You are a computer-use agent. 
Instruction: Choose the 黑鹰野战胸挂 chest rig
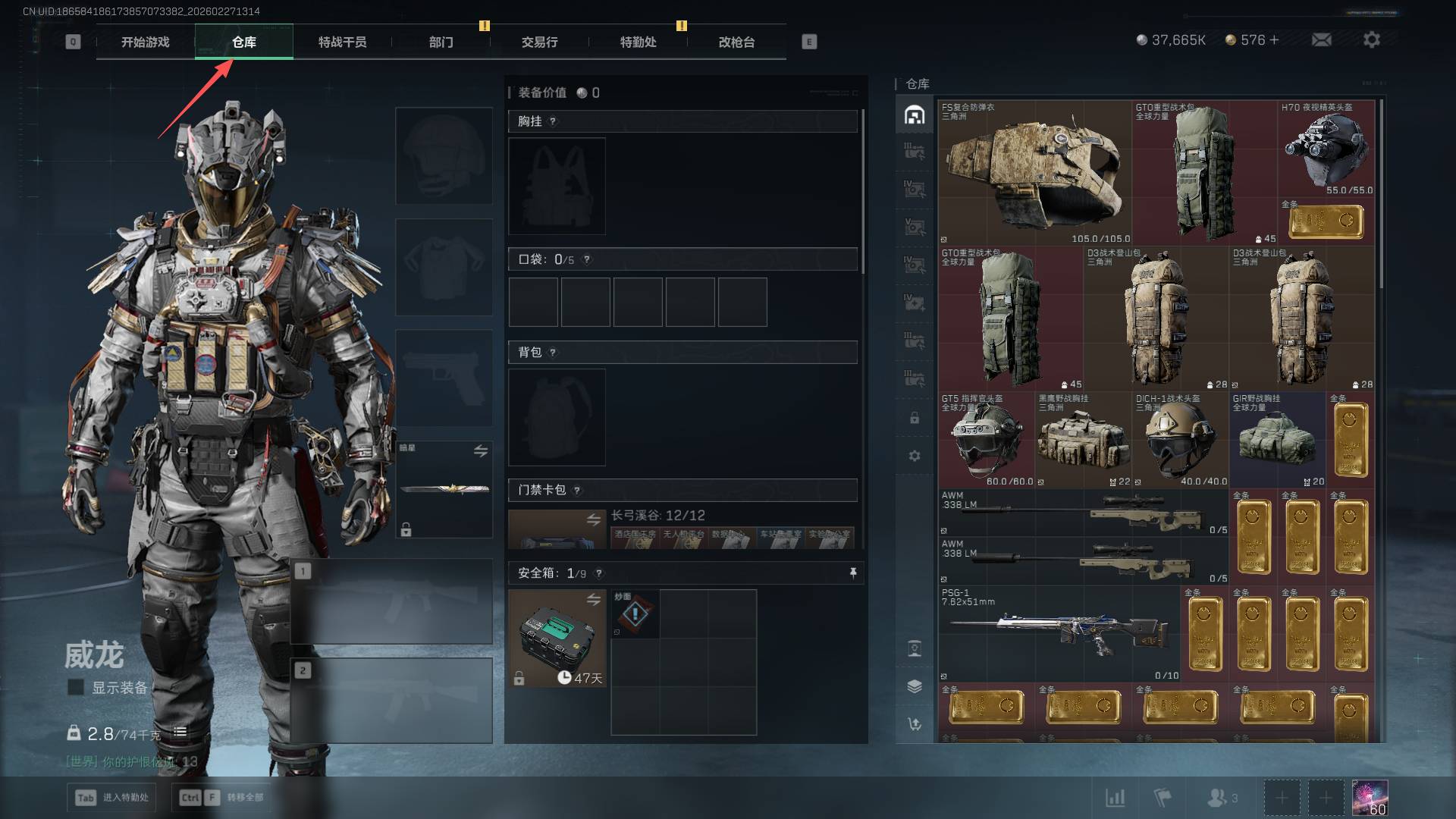tap(1083, 440)
